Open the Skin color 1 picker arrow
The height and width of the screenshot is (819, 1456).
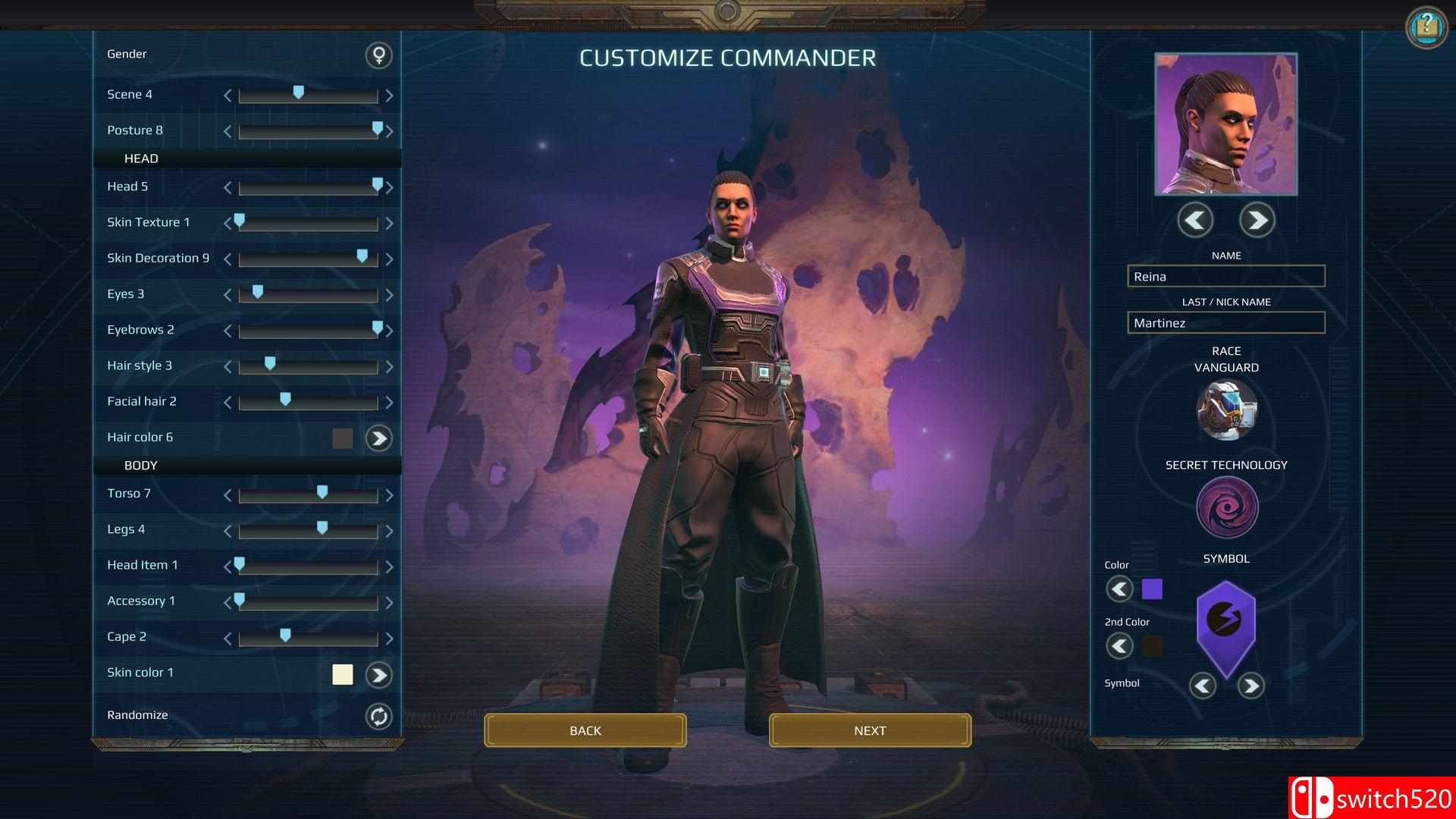click(x=378, y=674)
